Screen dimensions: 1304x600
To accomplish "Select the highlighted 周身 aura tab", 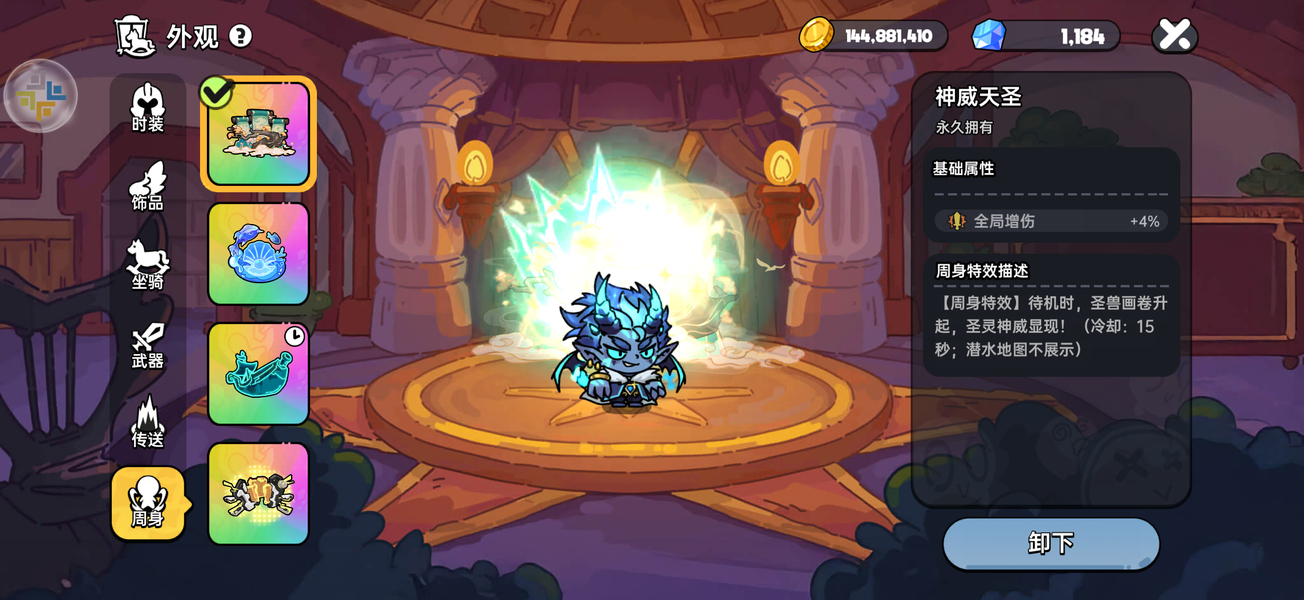I will point(148,503).
